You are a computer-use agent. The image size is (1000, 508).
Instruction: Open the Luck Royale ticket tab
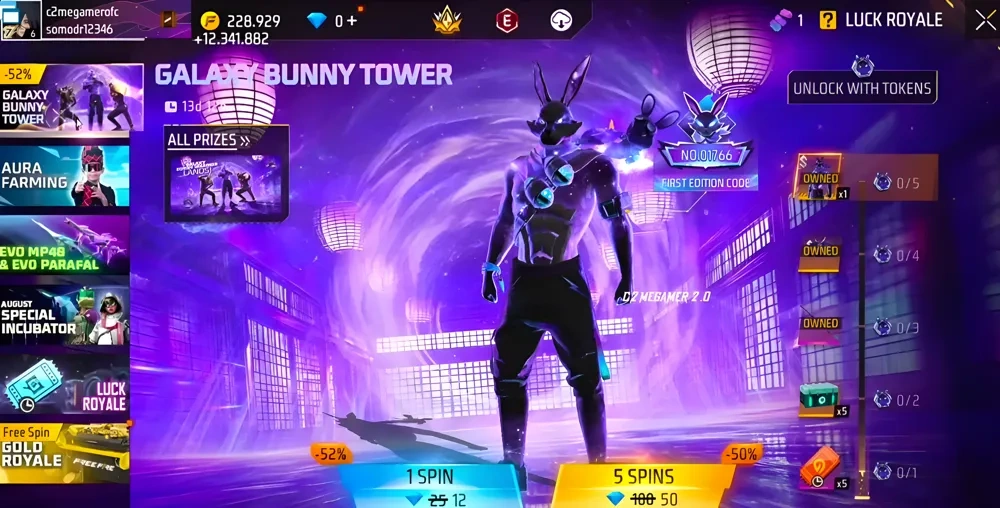[x=66, y=386]
